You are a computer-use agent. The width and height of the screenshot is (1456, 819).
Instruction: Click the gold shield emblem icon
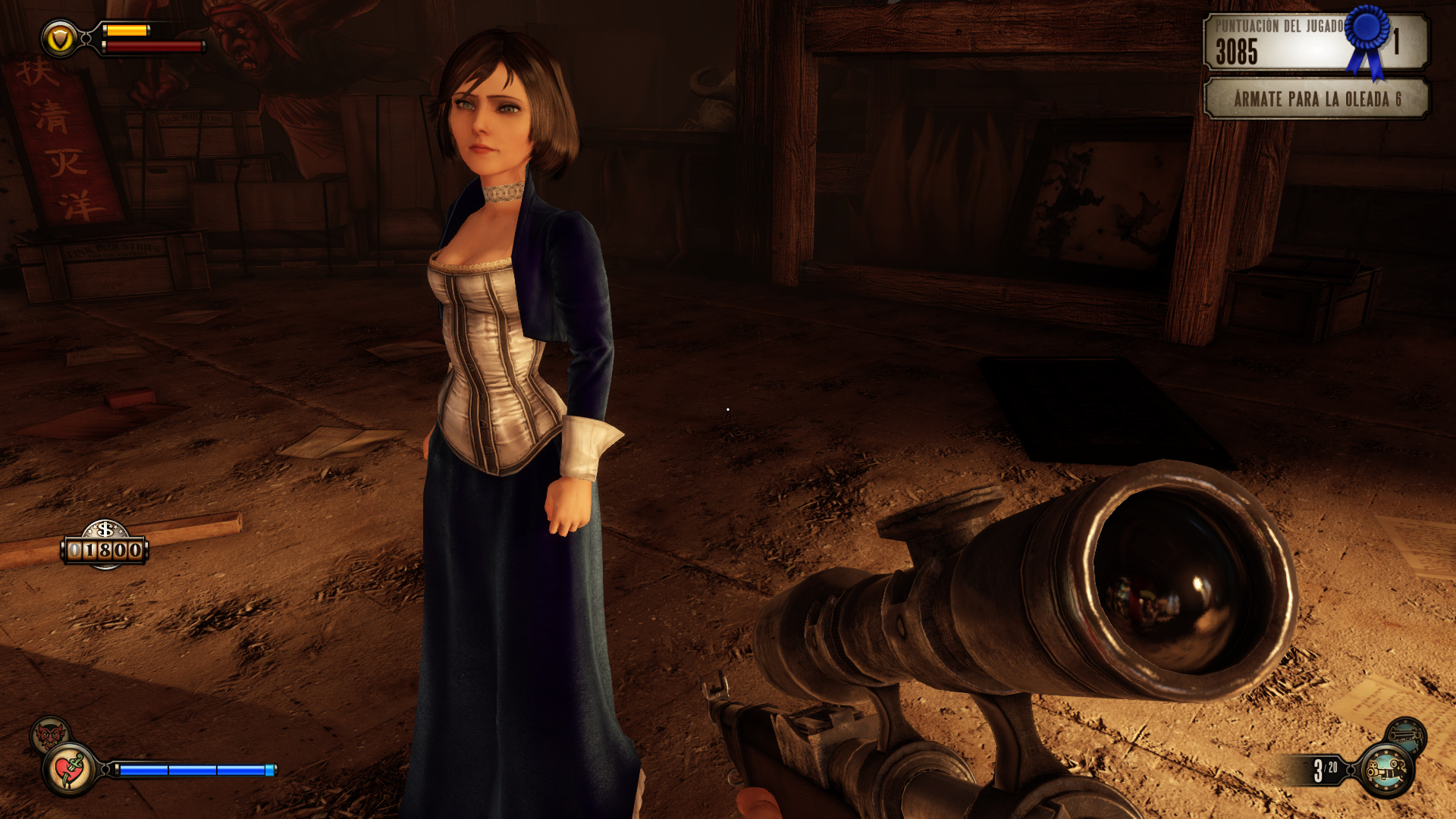pos(59,38)
